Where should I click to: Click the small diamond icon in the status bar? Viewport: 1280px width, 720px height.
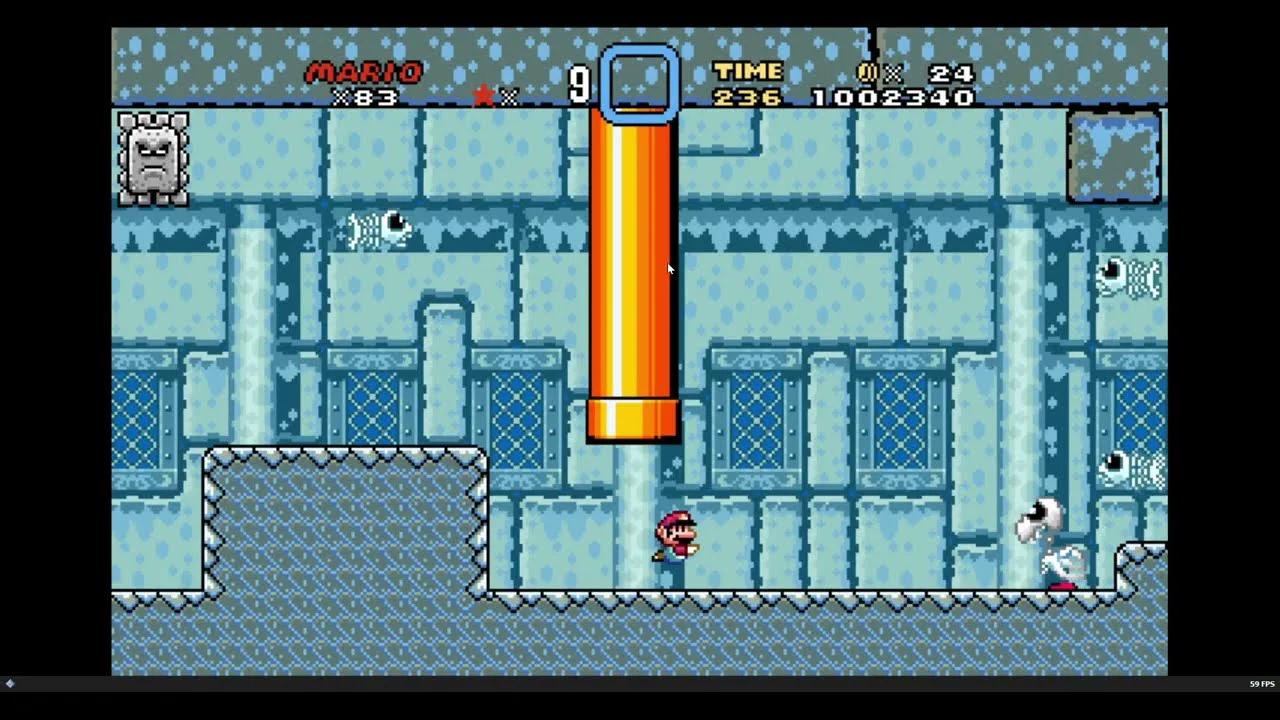click(x=10, y=683)
